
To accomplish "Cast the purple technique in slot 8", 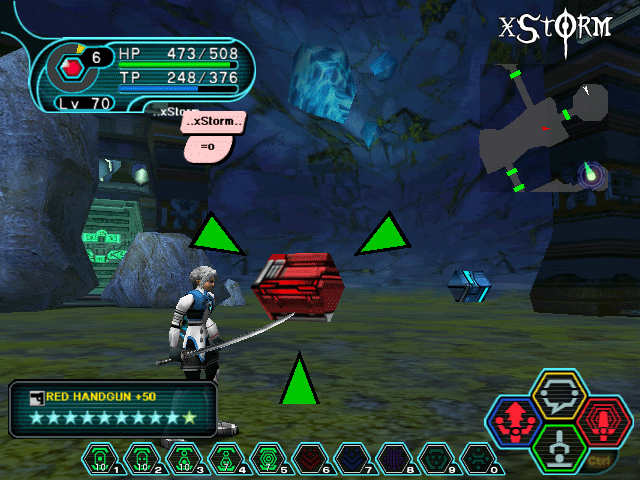I will pos(393,459).
